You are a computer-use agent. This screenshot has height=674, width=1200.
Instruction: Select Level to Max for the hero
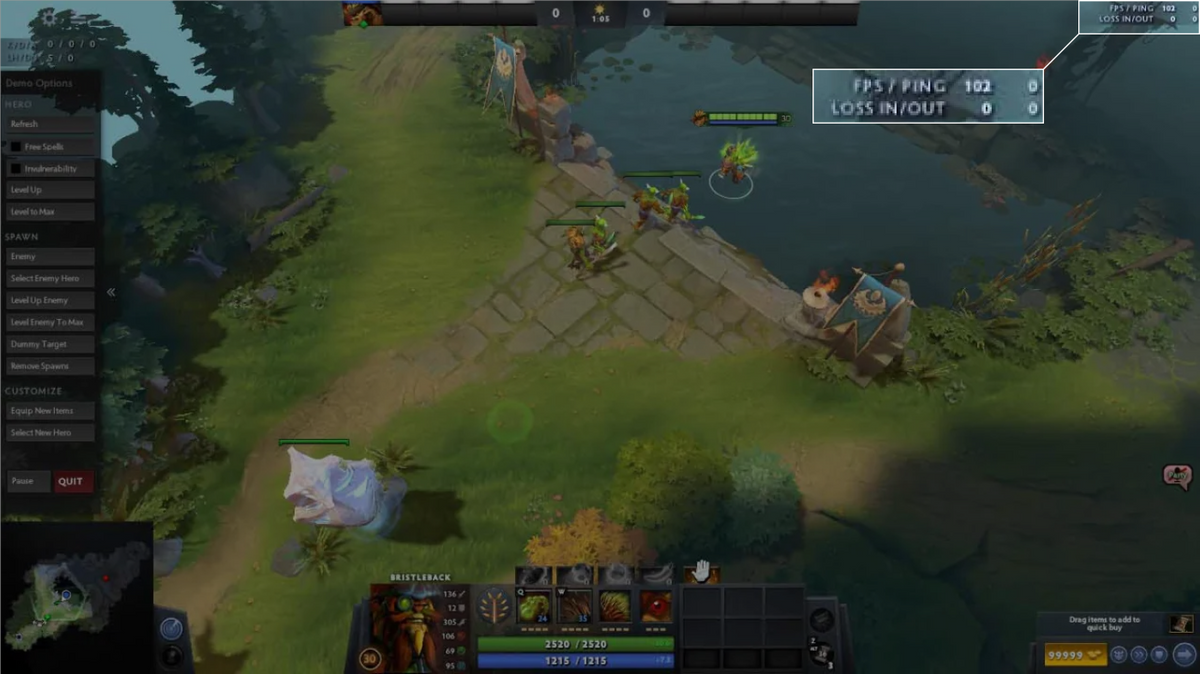point(51,212)
